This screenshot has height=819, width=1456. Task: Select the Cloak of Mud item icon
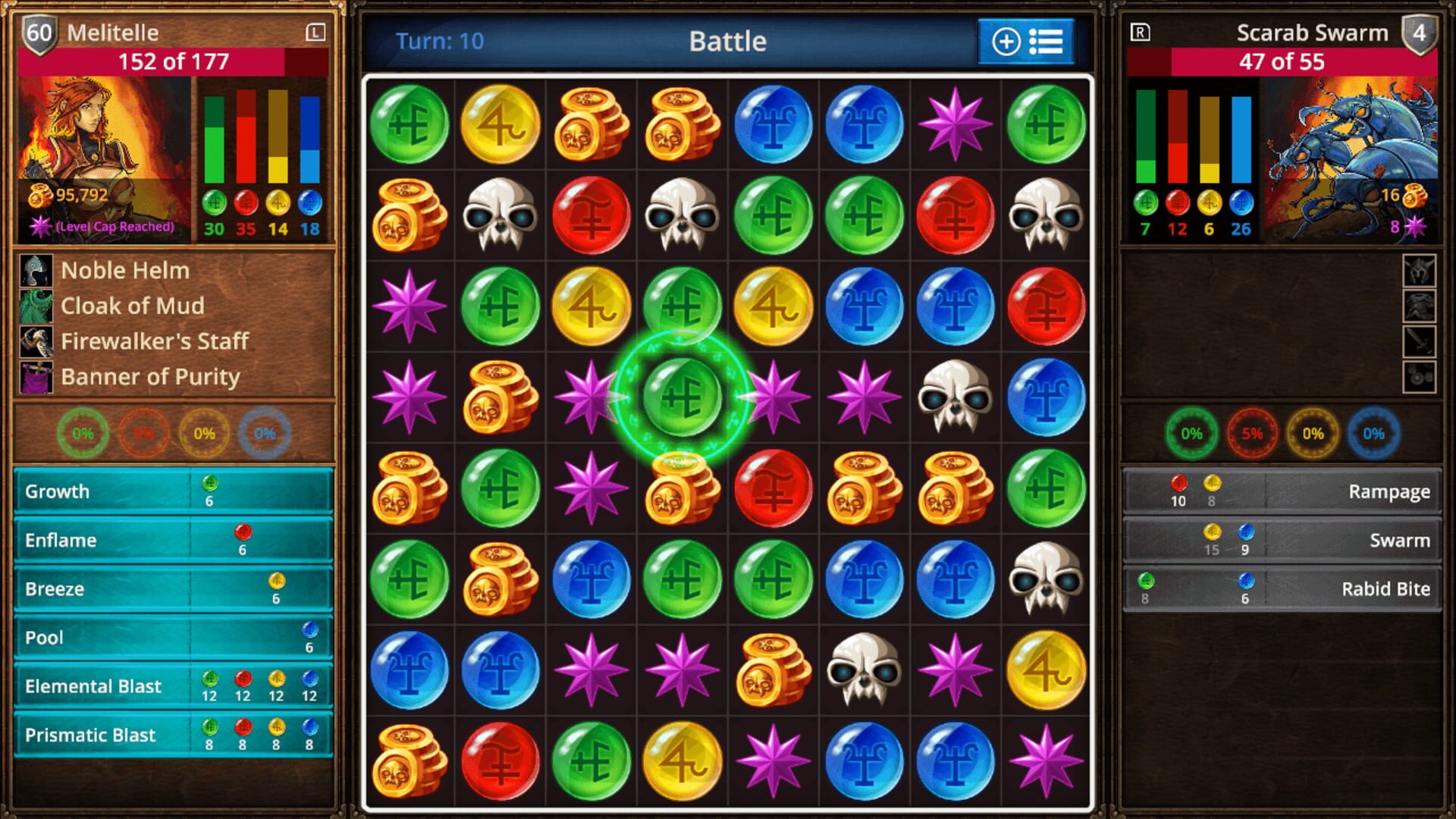click(x=34, y=306)
